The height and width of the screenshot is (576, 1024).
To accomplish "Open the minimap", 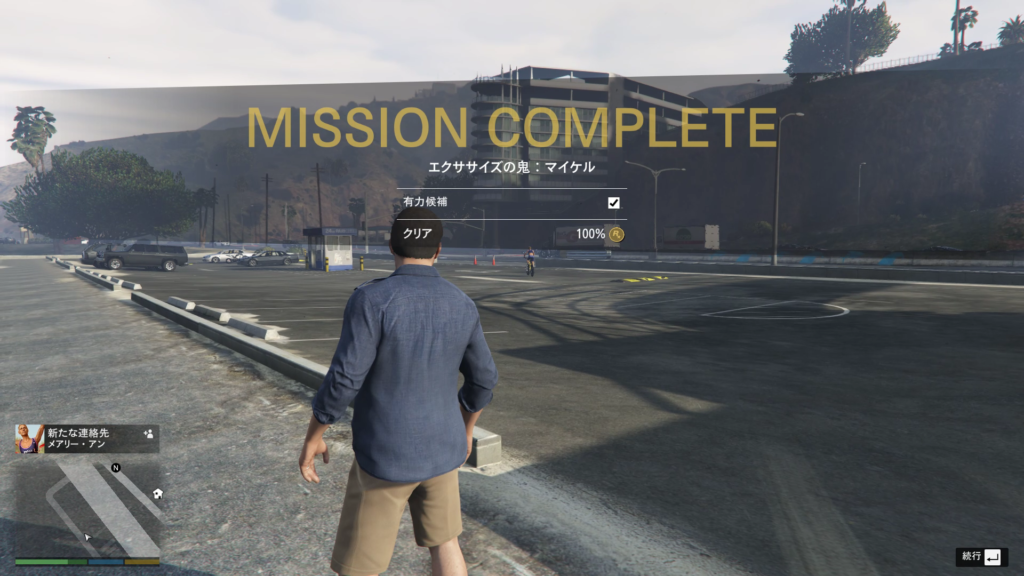I will 87,509.
